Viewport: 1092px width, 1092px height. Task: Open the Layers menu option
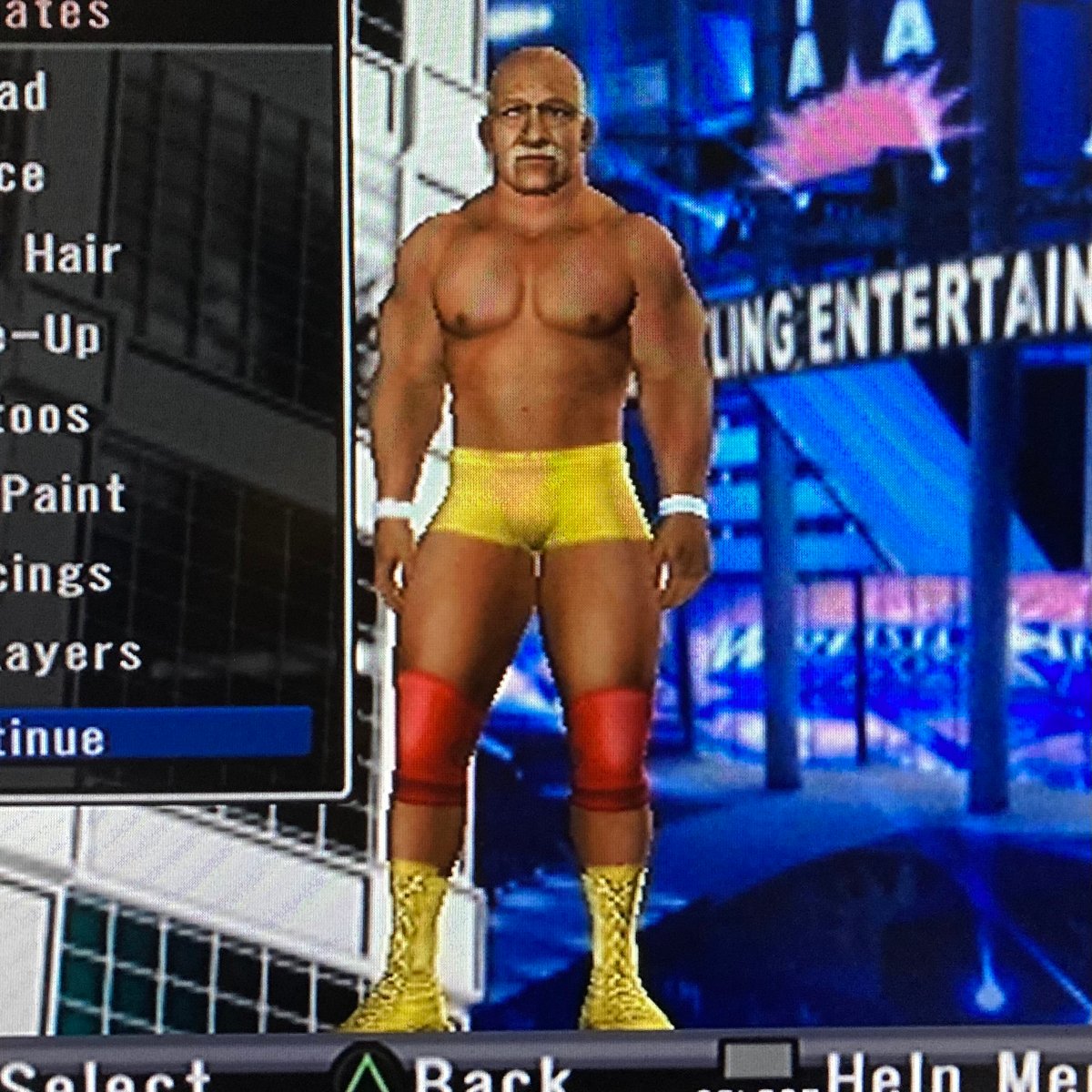point(71,655)
